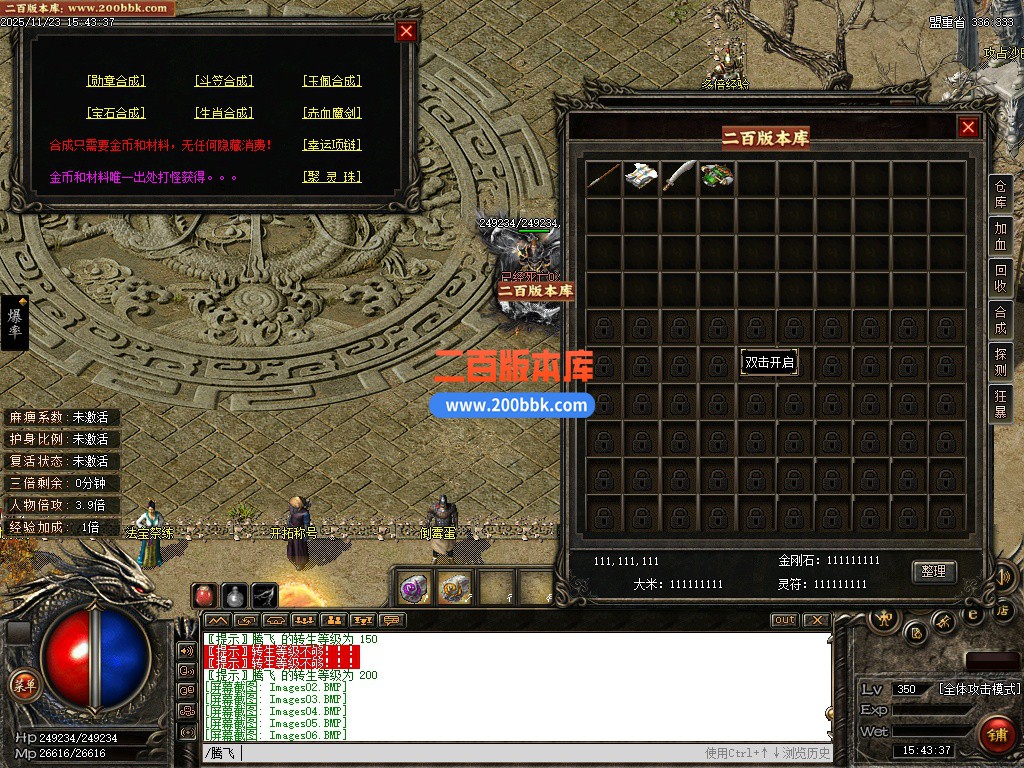Switch to the 仓库 warehouse tab
The width and height of the screenshot is (1024, 768).
1000,195
